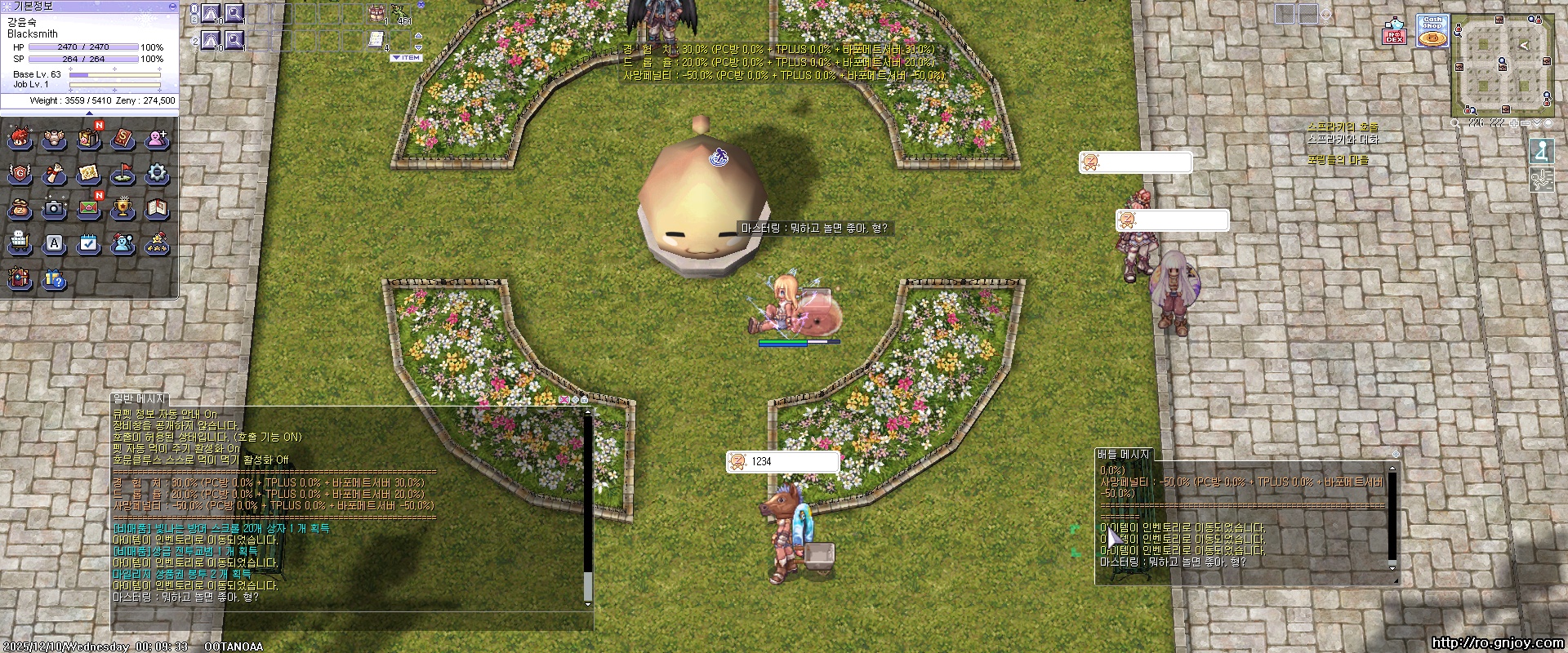Open the red-haired character info icon
1568x653 pixels.
coord(20,139)
